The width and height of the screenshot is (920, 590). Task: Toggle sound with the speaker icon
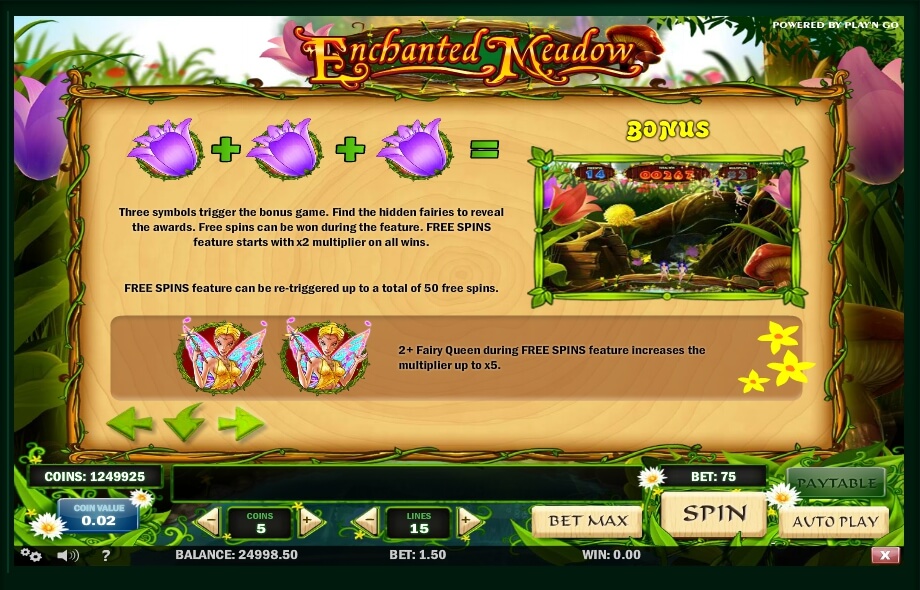(67, 555)
